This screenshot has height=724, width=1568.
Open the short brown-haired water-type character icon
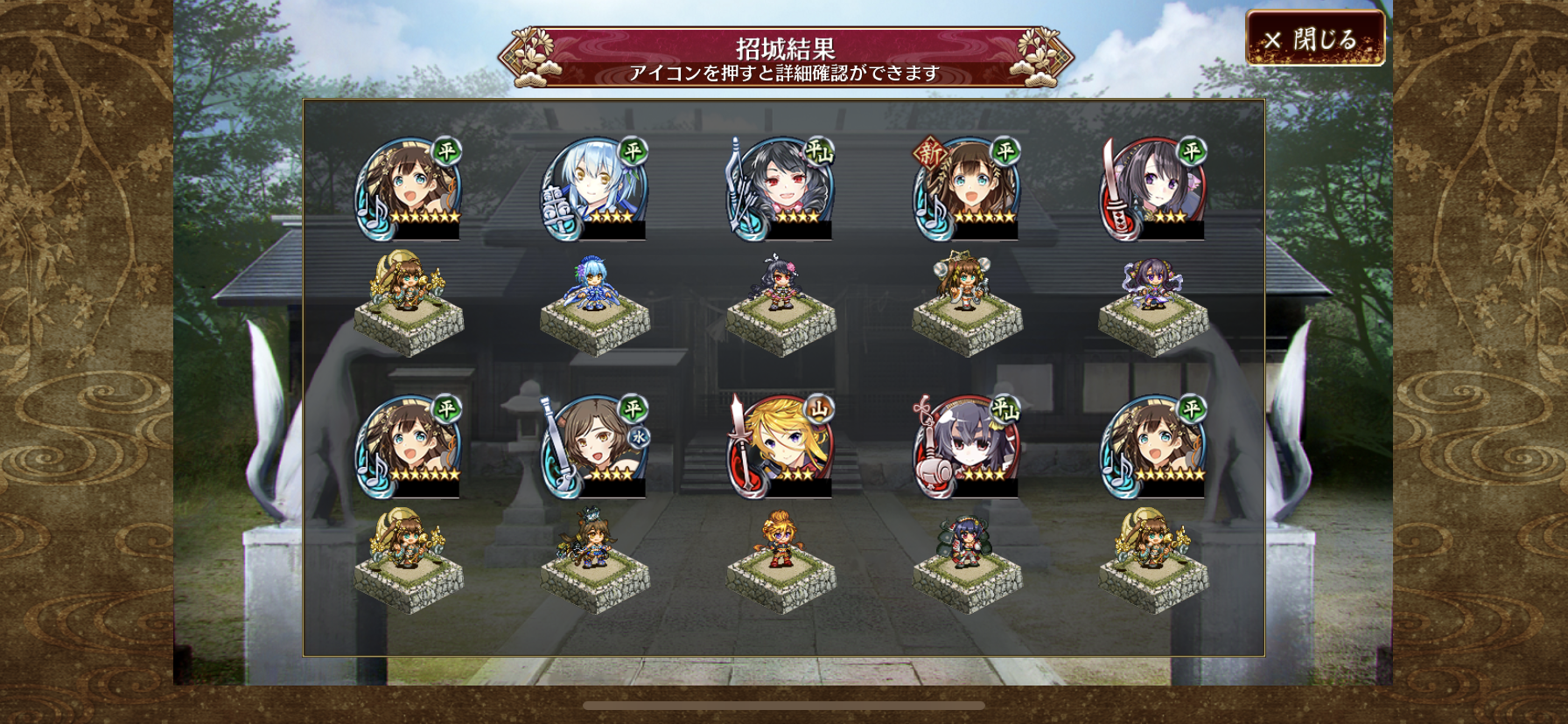pos(595,446)
